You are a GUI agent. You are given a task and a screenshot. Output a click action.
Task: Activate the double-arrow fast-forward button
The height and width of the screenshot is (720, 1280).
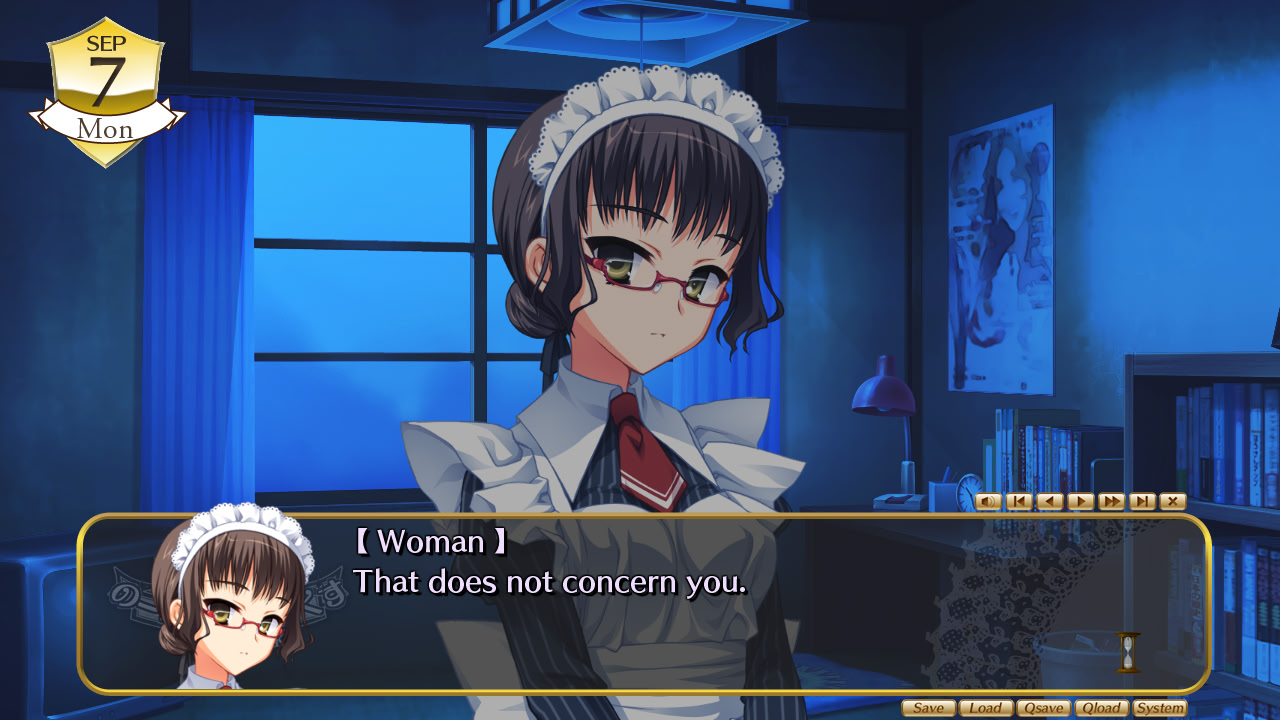(x=1111, y=501)
